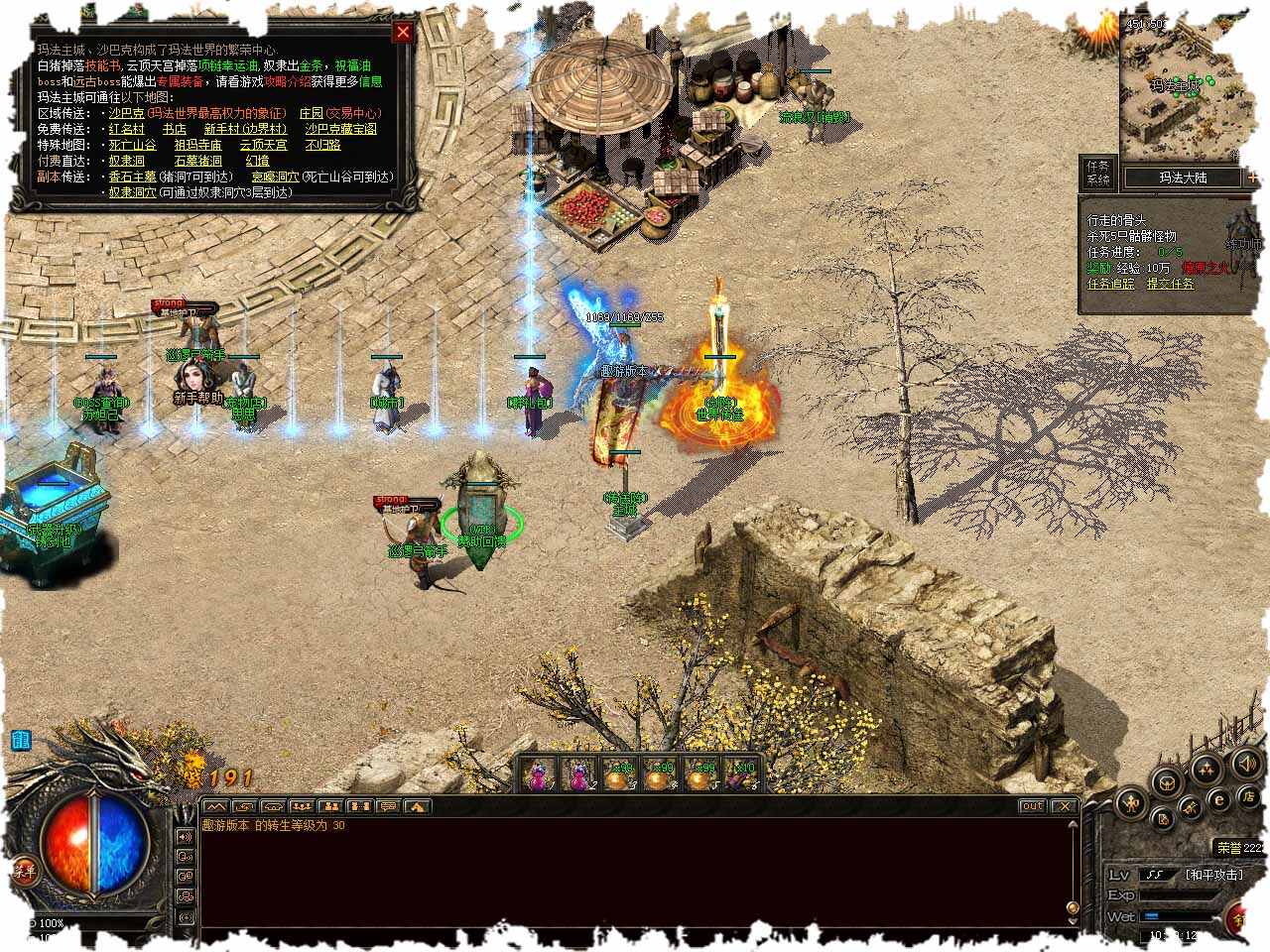This screenshot has height=952, width=1270.
Task: Choose the 云顶天宫 map link
Action: [263, 145]
